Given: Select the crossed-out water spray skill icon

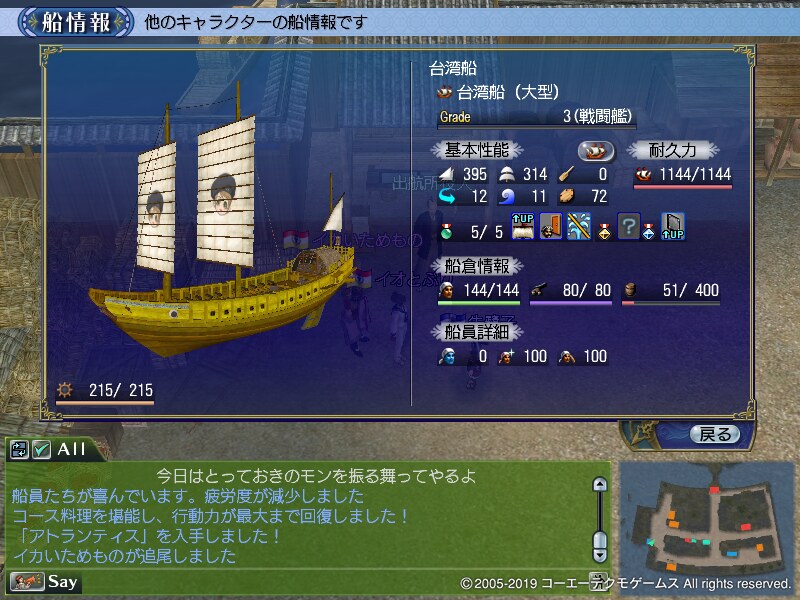Looking at the screenshot, I should click(x=577, y=227).
